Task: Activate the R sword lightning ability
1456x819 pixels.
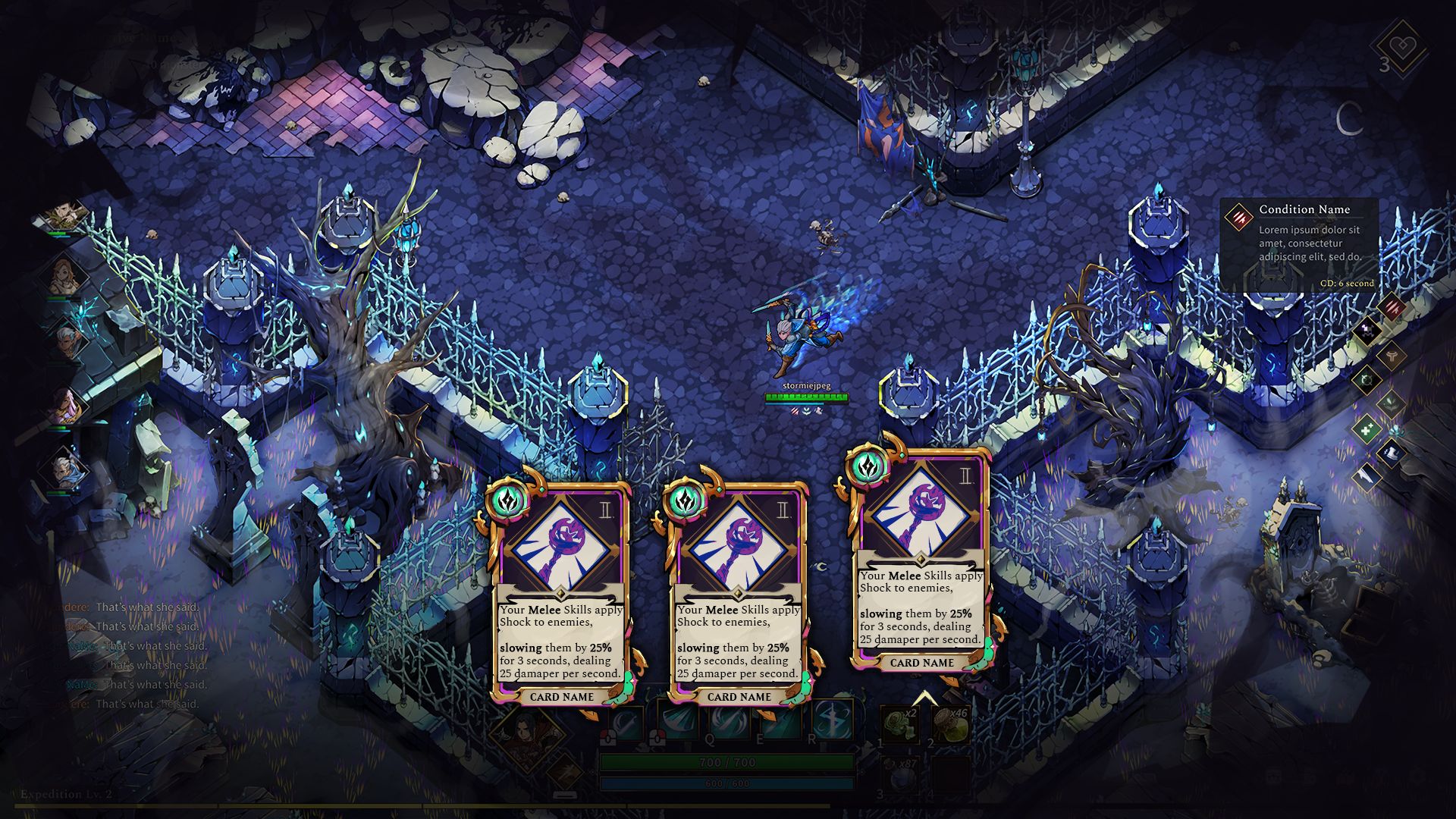Action: point(831,720)
